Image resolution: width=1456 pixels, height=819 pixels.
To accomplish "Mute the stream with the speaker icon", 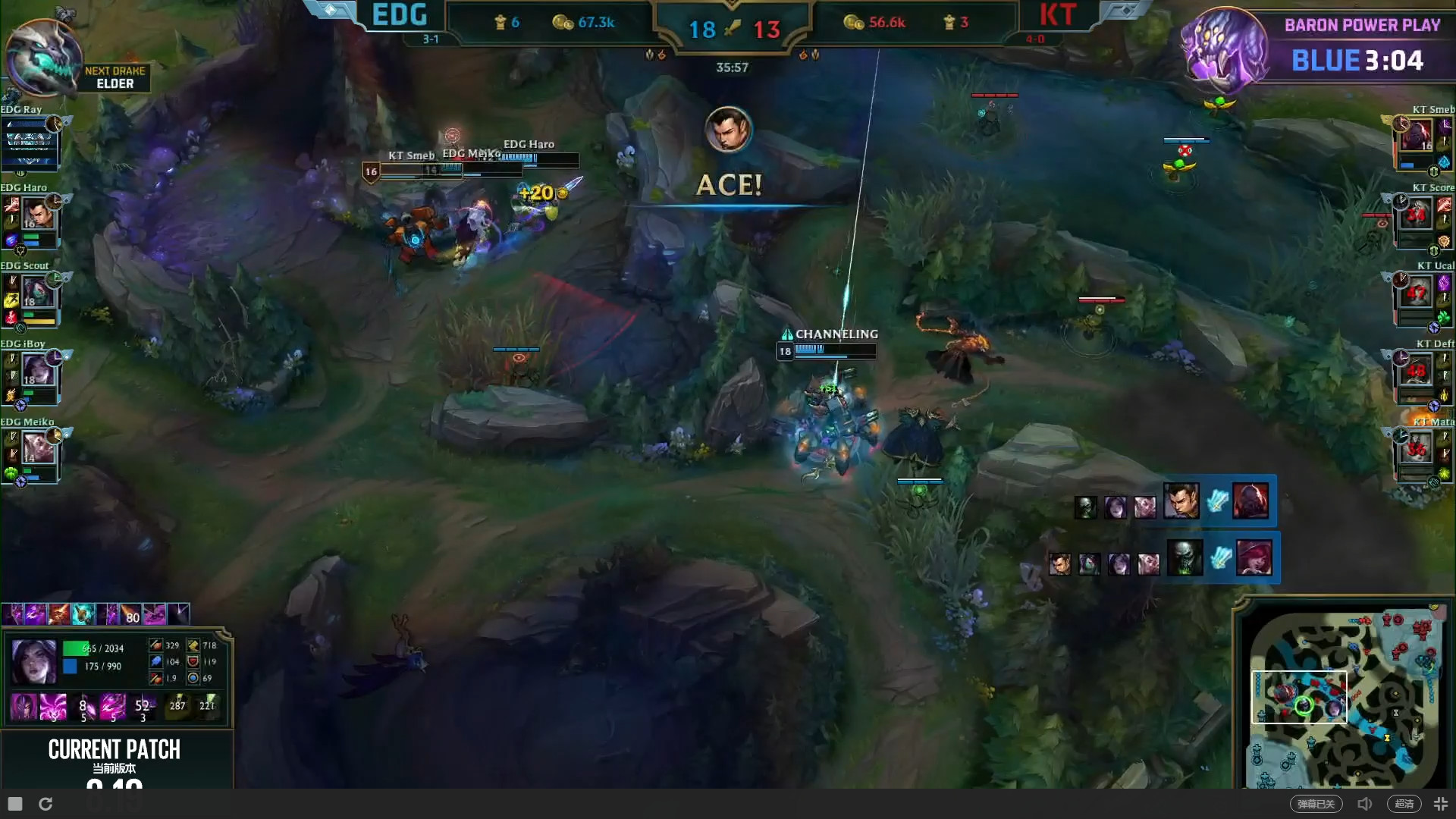I will [1365, 803].
